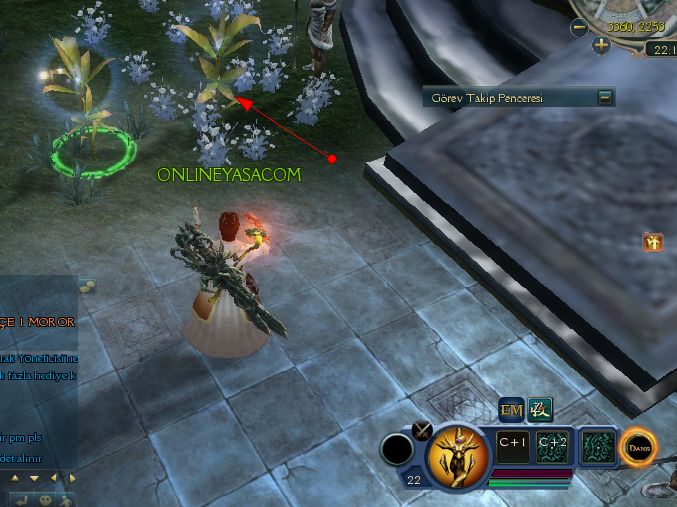Image resolution: width=677 pixels, height=507 pixels.
Task: Click the green glyph icon beside EM
Action: click(540, 409)
